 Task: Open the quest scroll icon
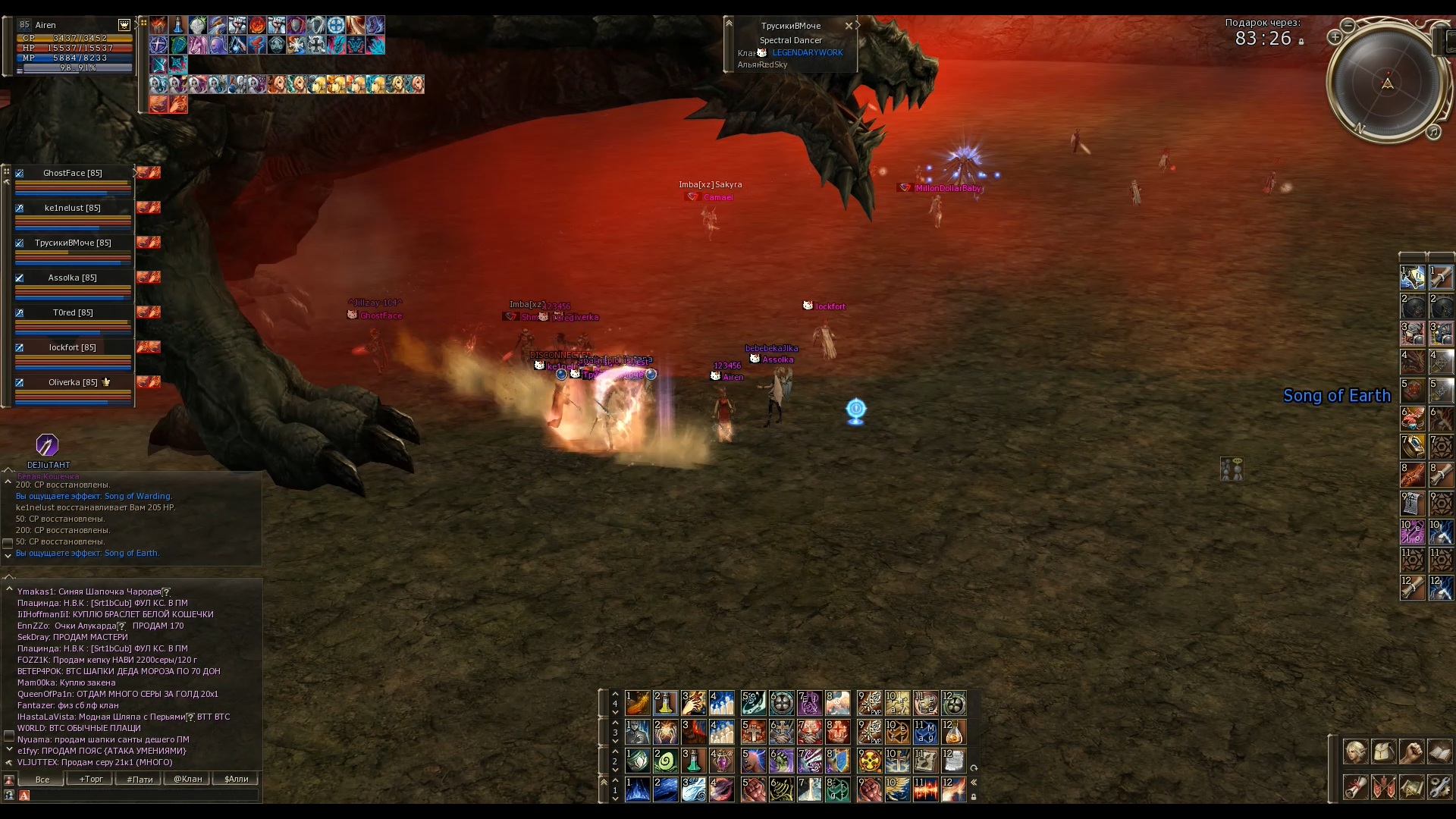pos(1356,787)
